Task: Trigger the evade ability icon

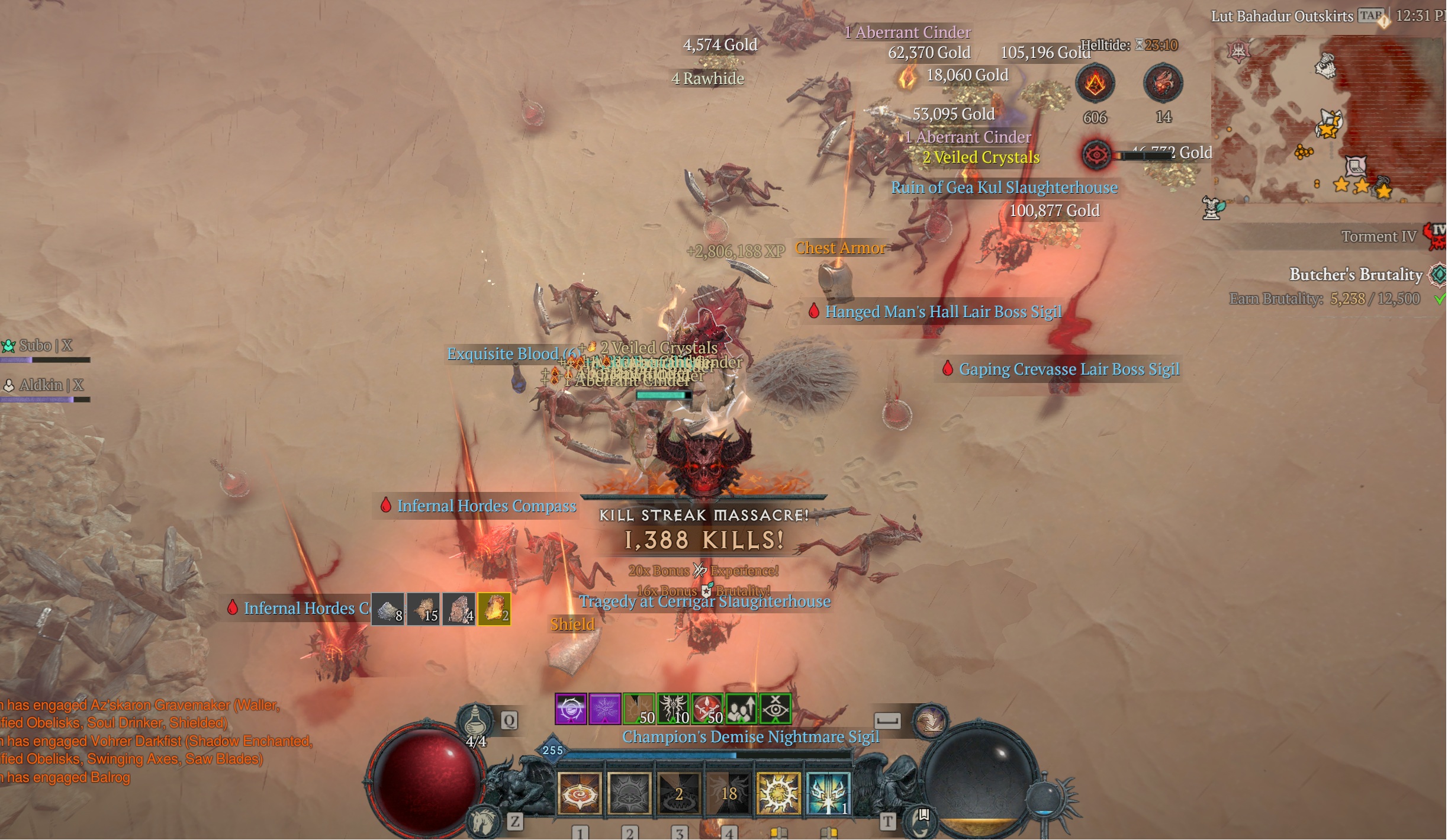Action: pos(930,720)
